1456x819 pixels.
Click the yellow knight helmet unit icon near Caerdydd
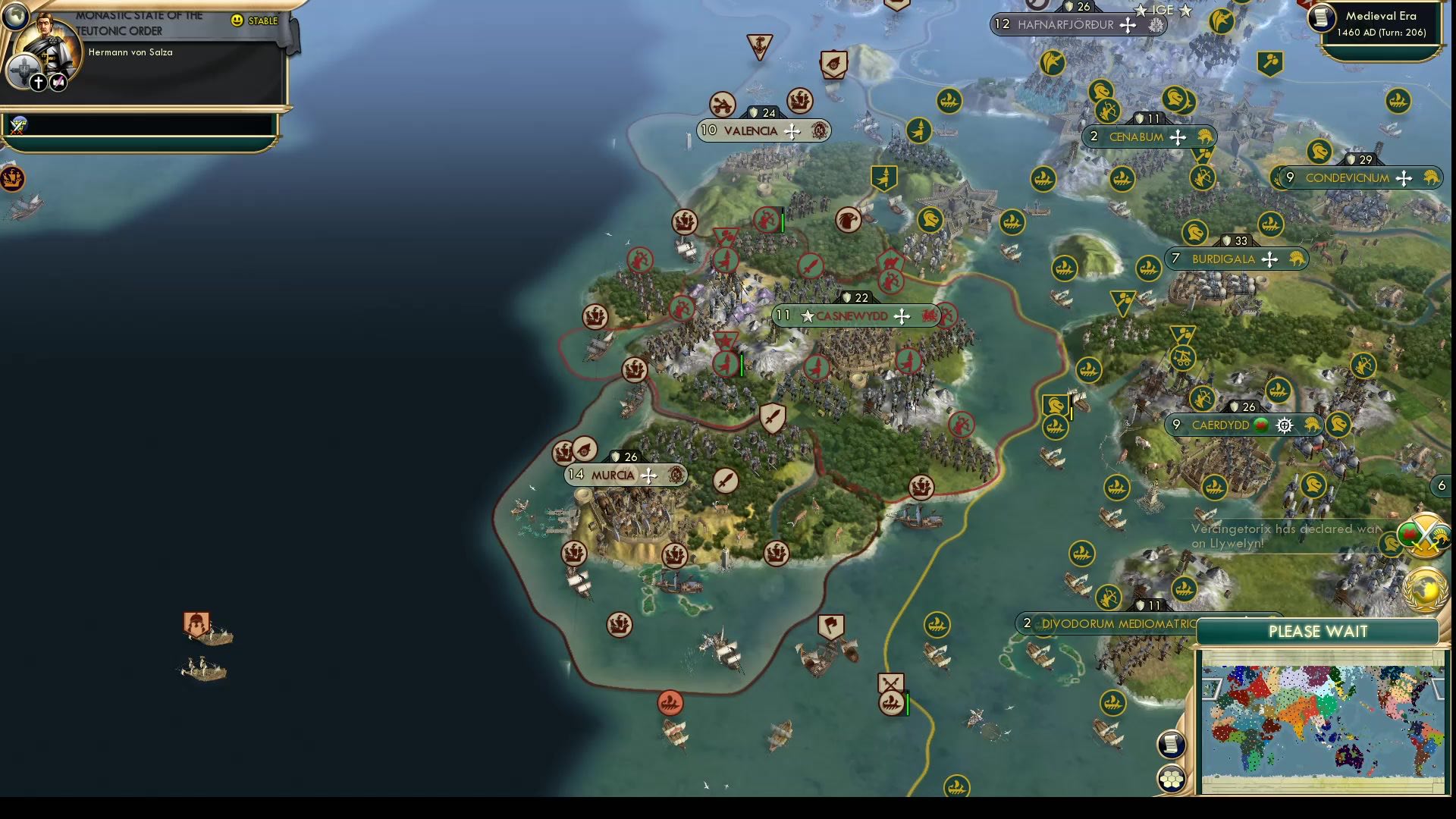[x=1340, y=425]
